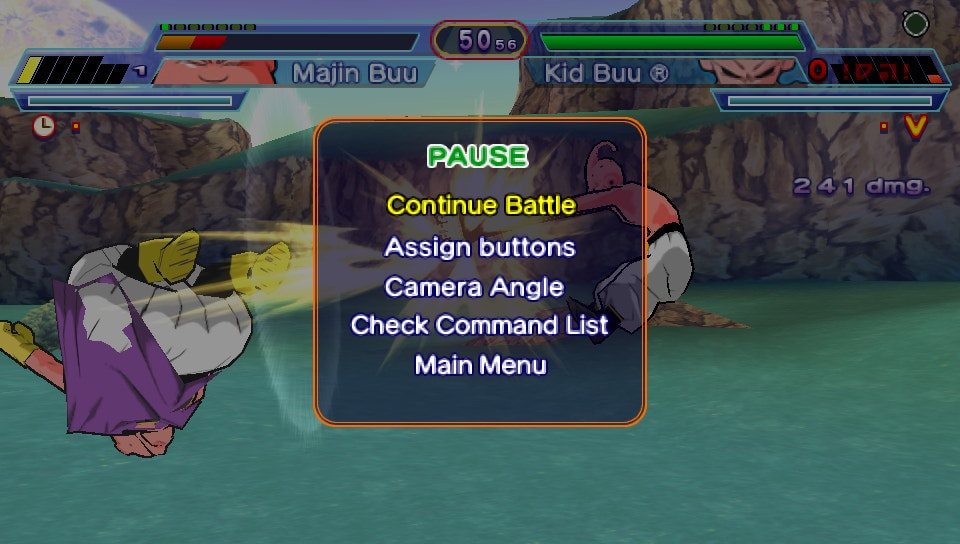Return to the Main Menu
Image resolution: width=960 pixels, height=544 pixels.
coord(480,366)
